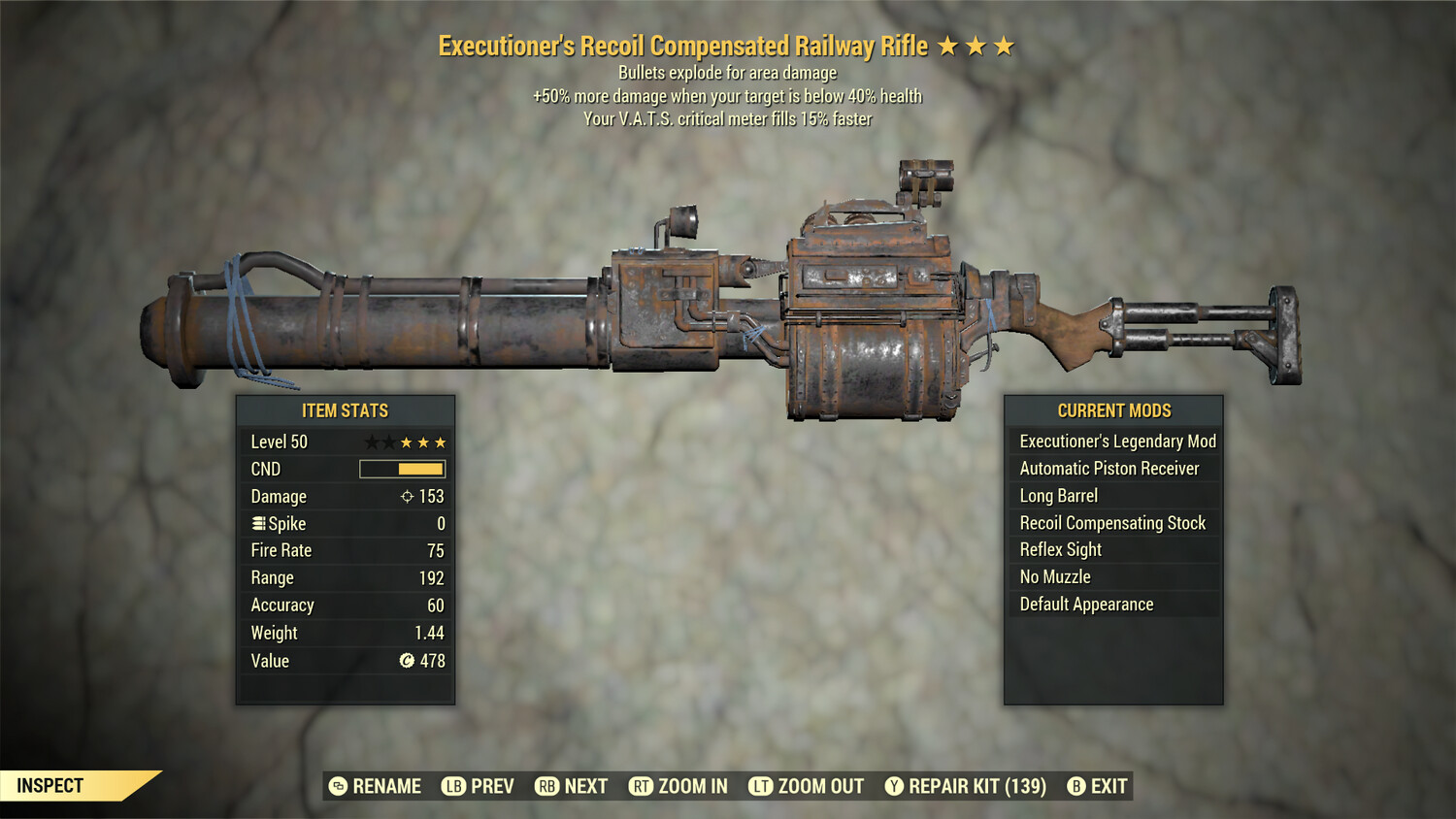Click the caps icon beside Value 478
1456x819 pixels.
(x=409, y=661)
